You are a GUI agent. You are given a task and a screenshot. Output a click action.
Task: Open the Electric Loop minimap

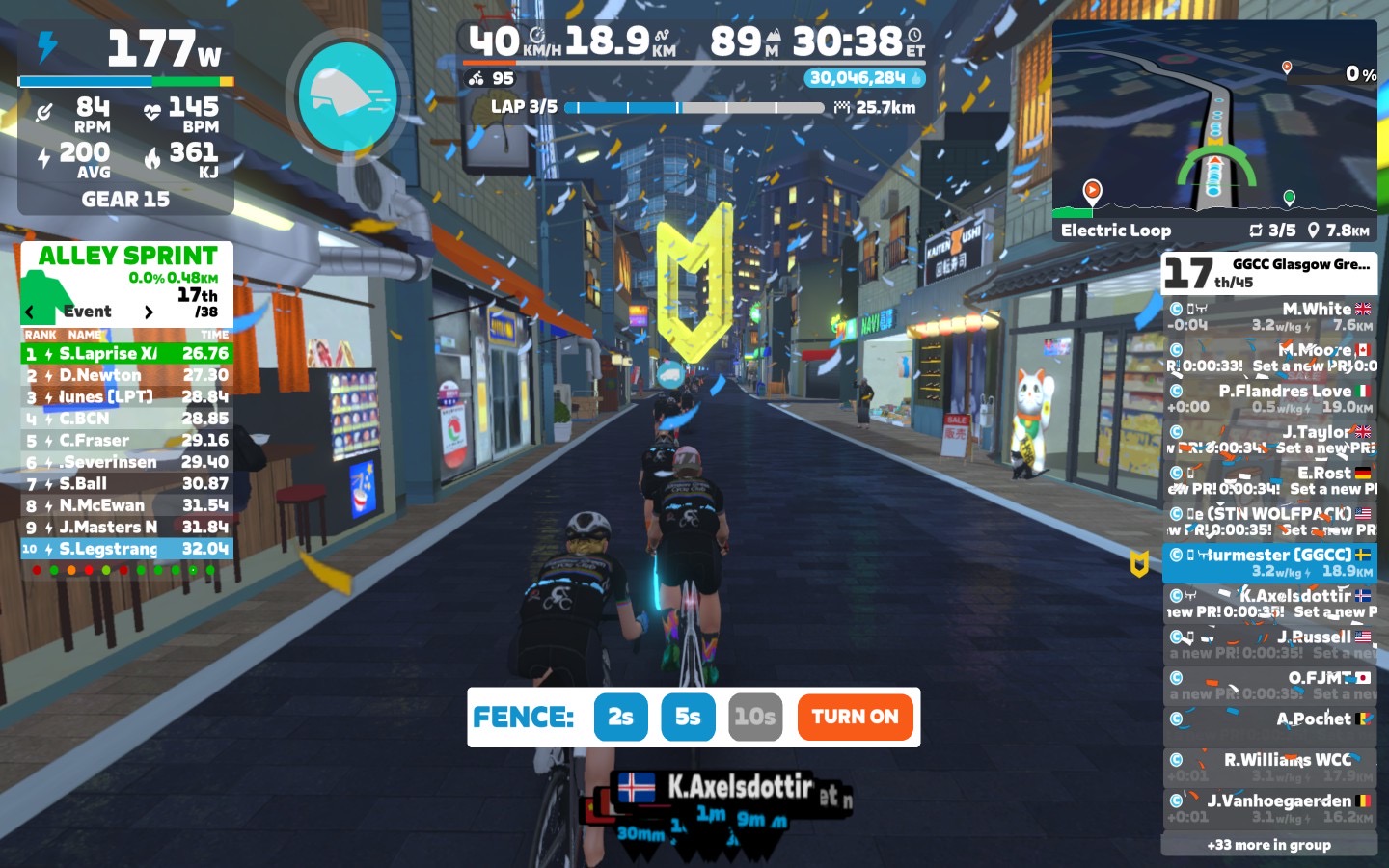1214,130
